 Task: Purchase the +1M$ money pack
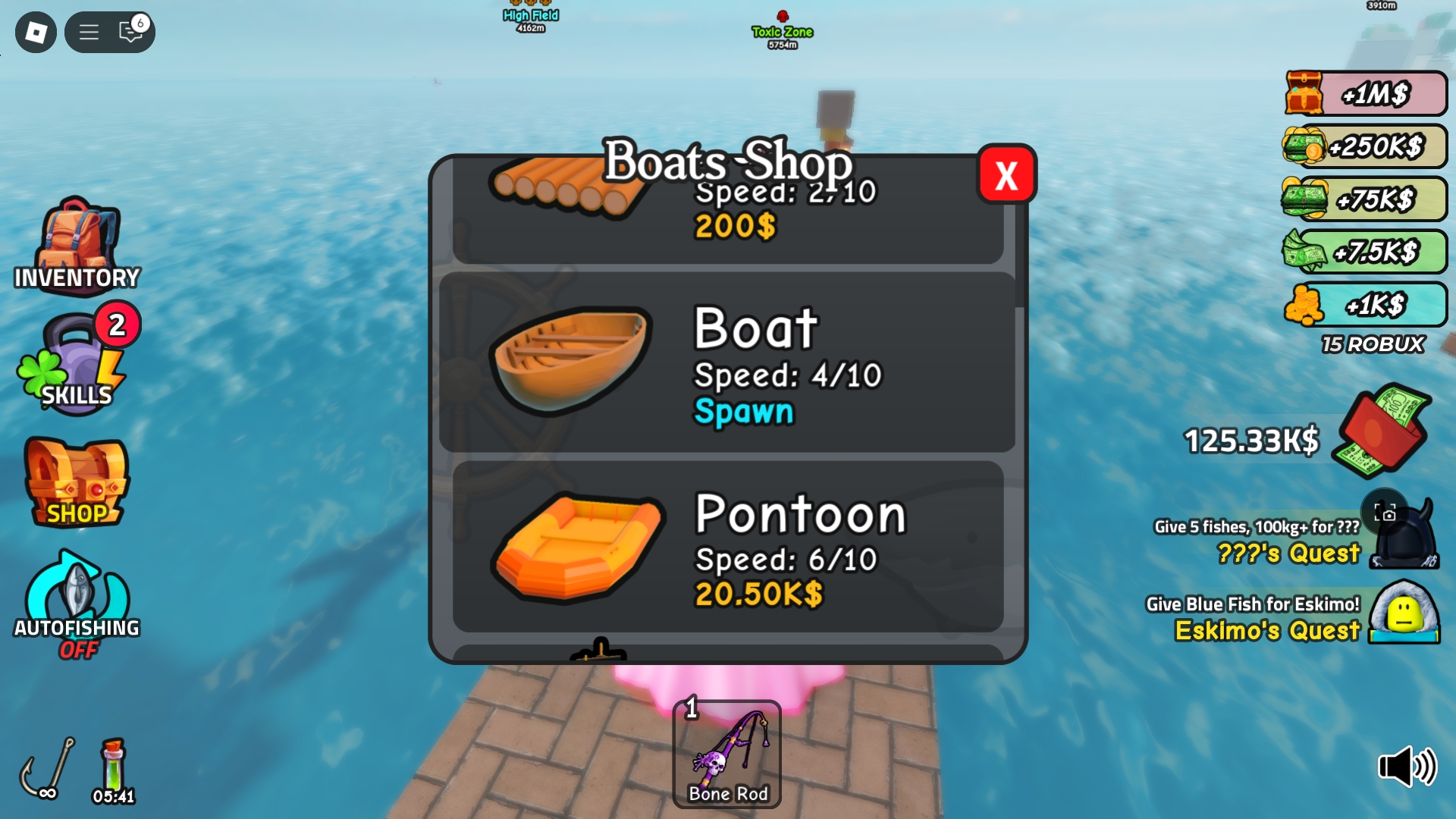[x=1363, y=95]
